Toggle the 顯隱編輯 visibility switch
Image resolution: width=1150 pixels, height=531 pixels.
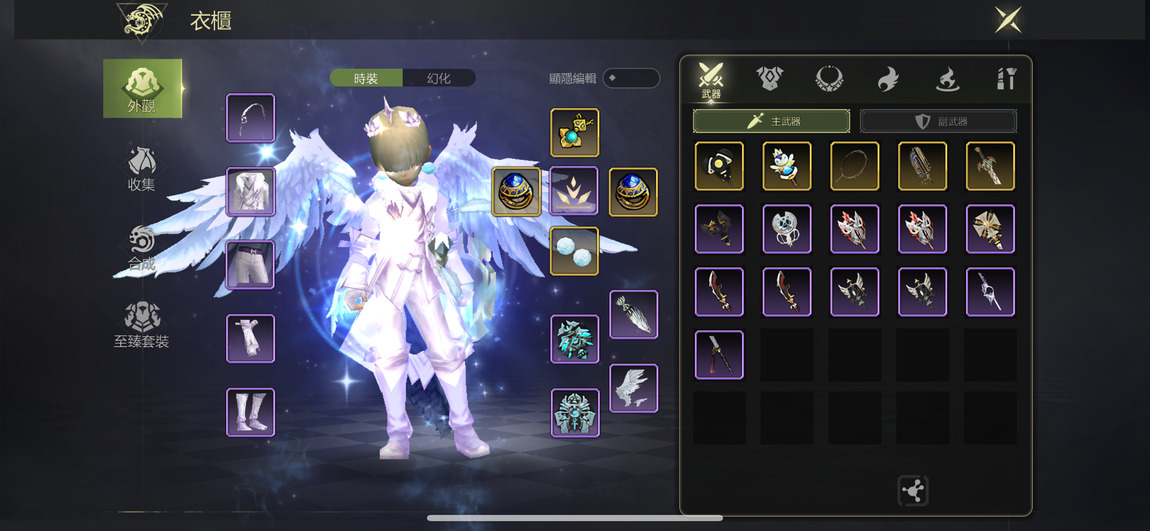click(631, 78)
